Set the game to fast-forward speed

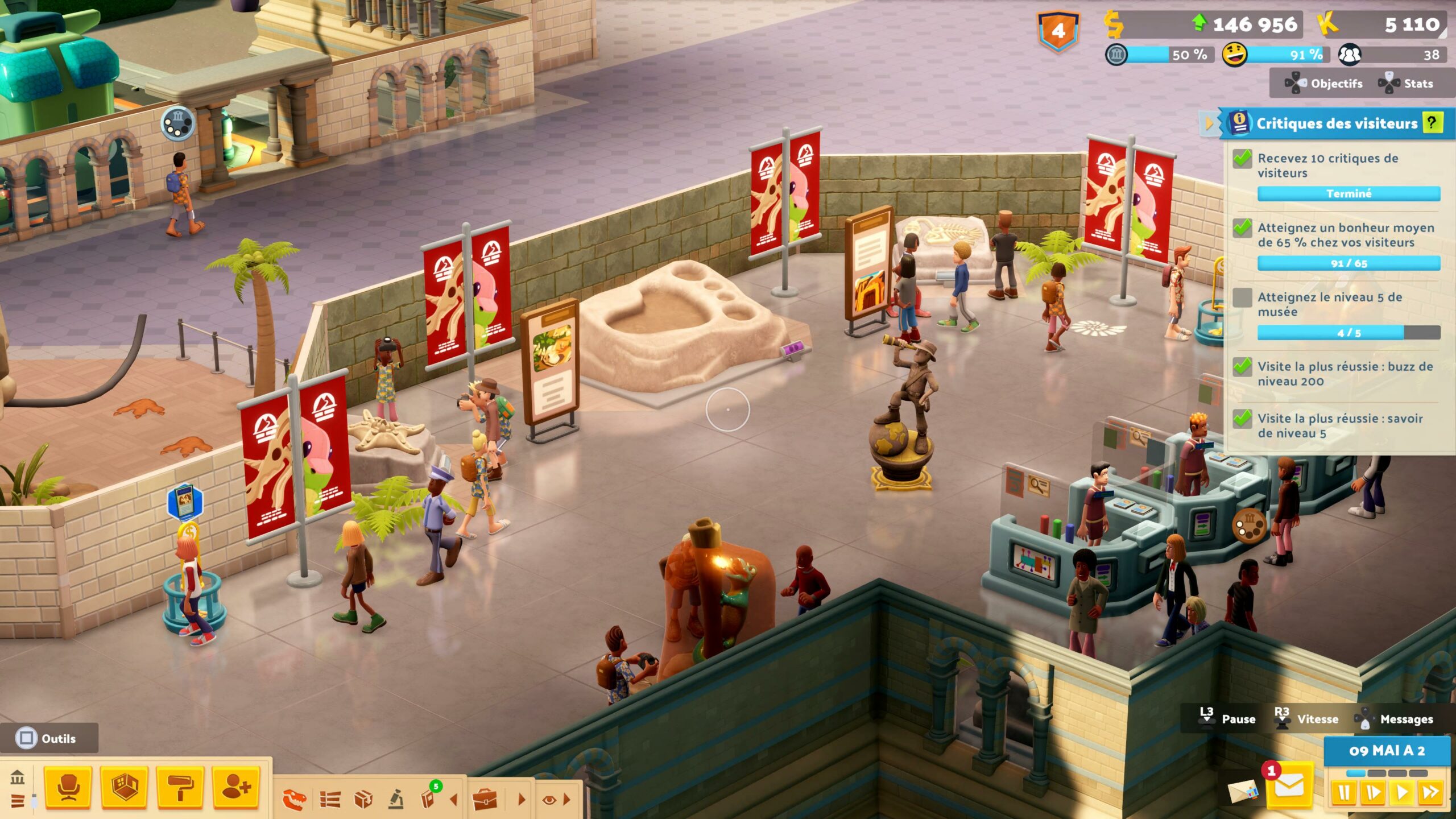pyautogui.click(x=1430, y=793)
